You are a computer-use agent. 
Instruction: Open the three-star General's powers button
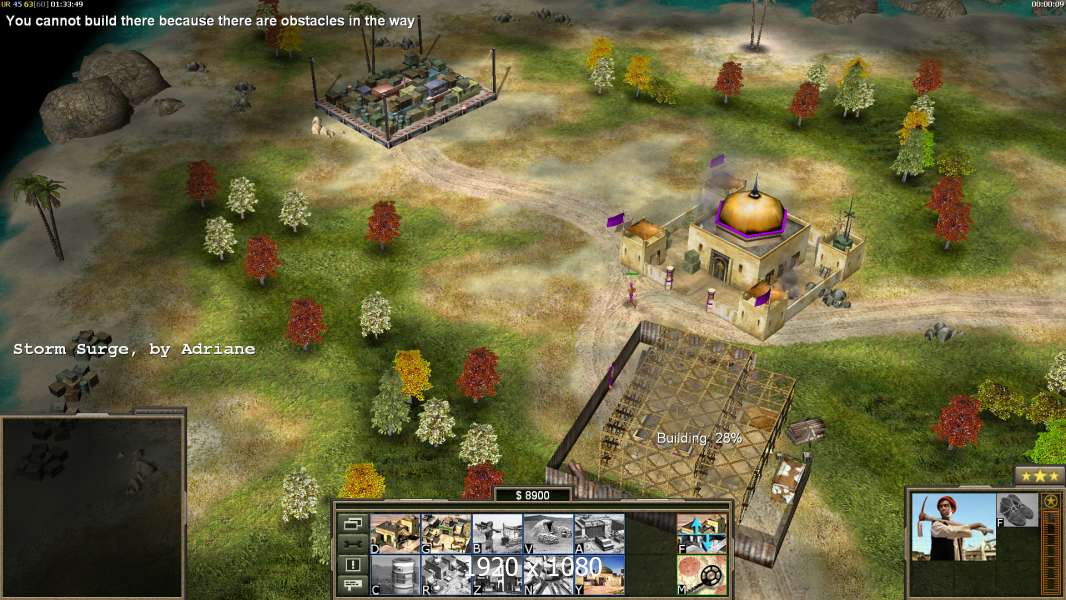1039,476
